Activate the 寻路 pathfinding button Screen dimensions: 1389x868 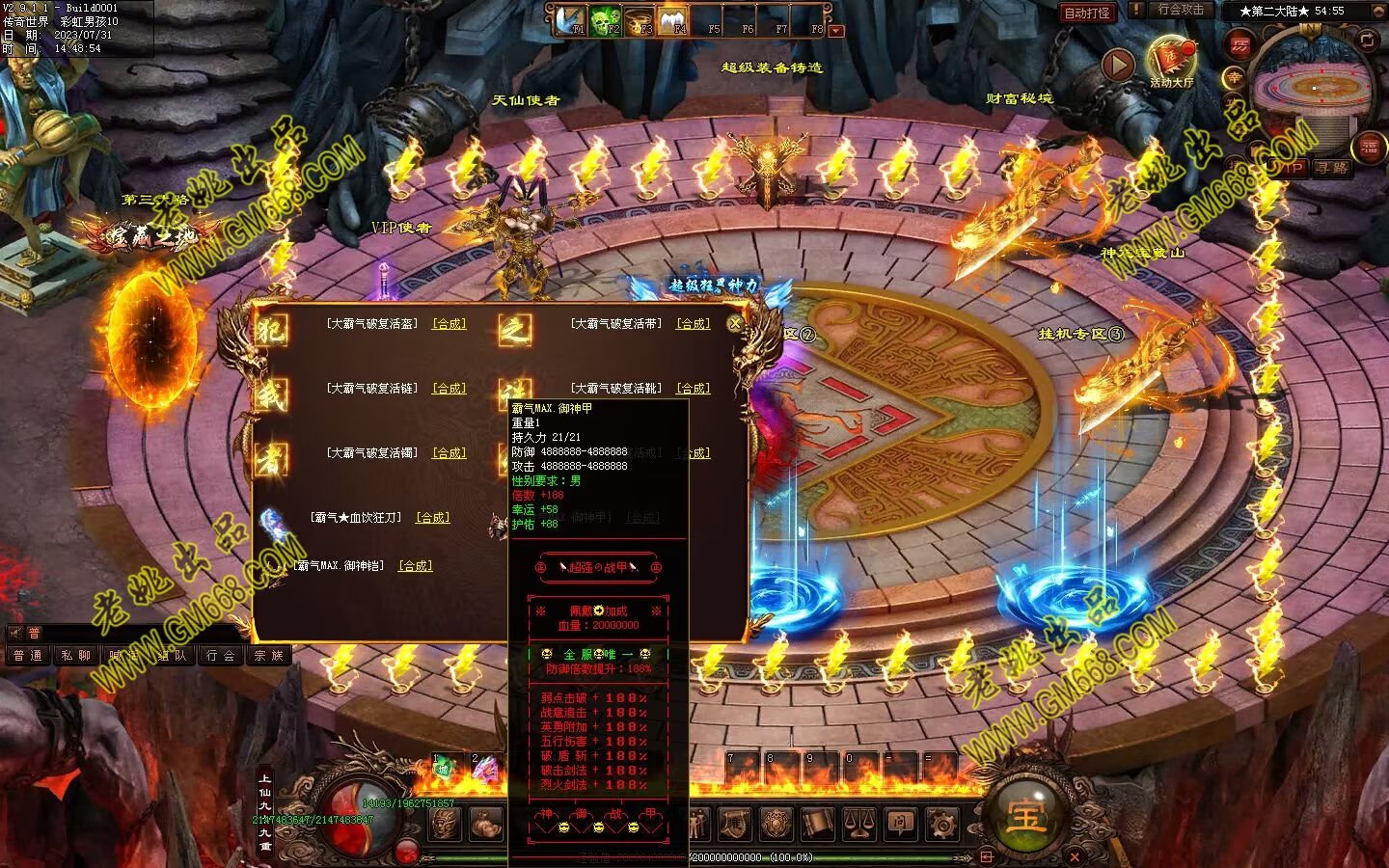click(1332, 168)
